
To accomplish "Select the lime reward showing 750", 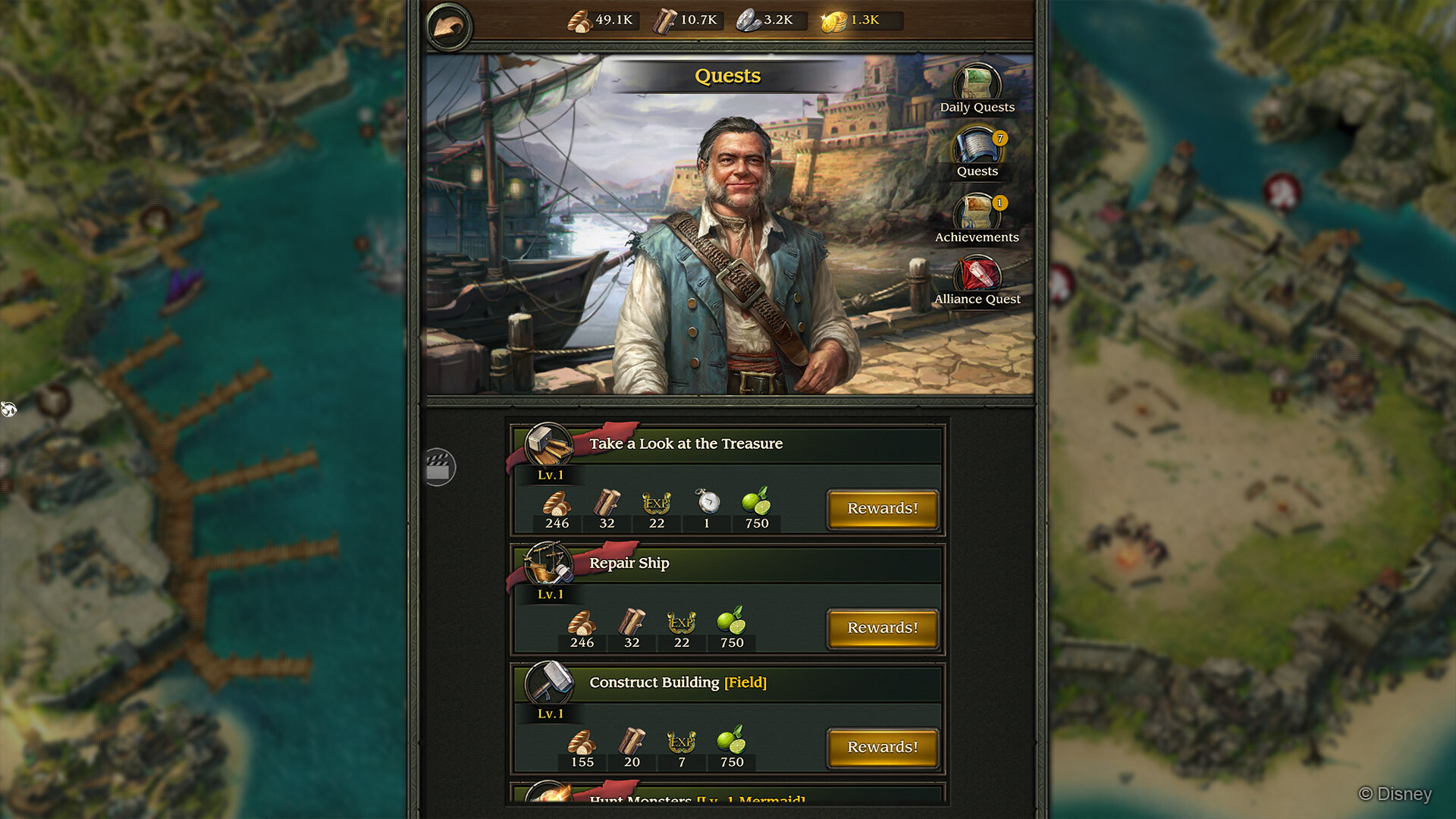I will pos(756,502).
